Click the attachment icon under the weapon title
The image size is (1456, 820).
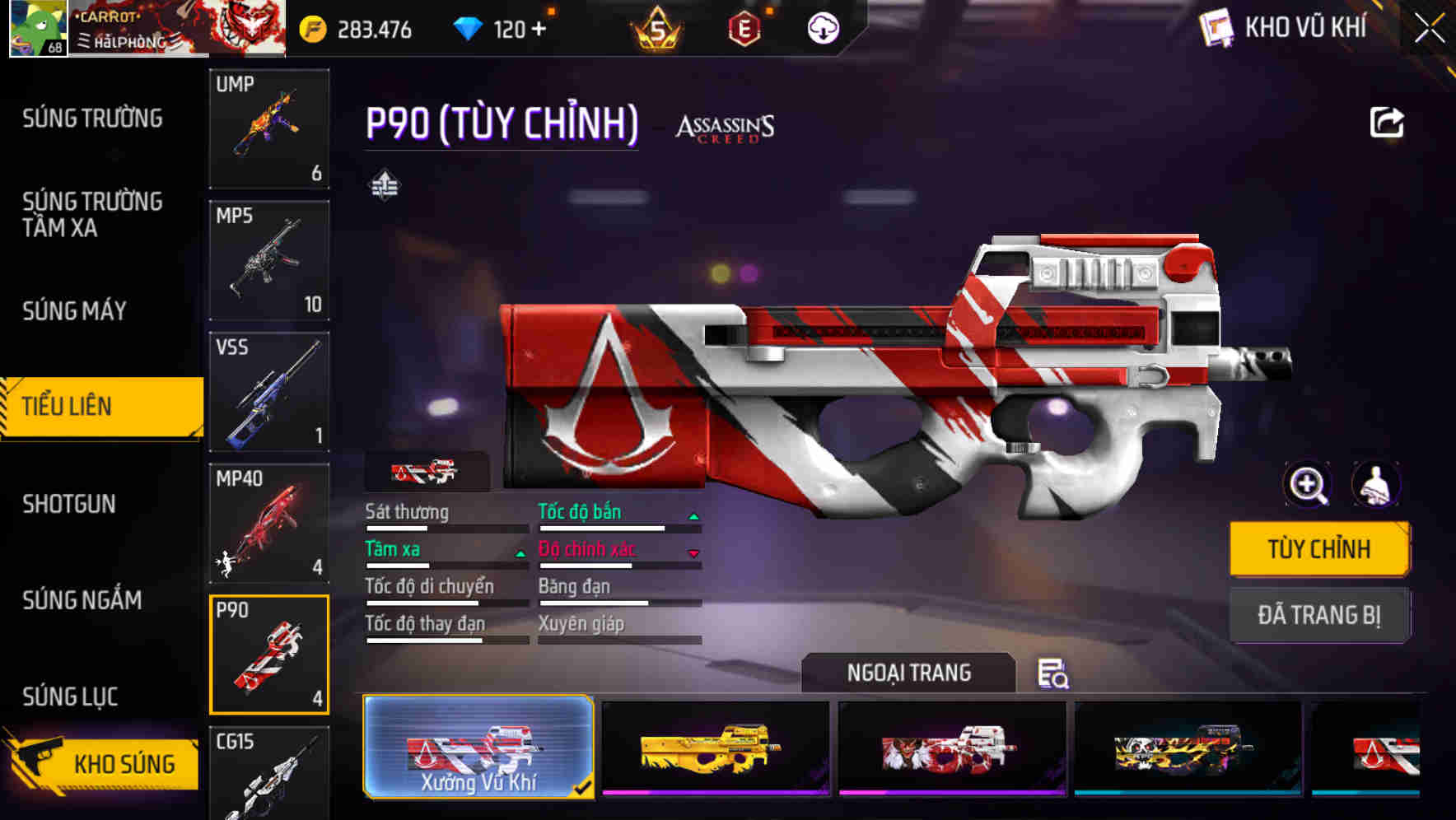385,186
